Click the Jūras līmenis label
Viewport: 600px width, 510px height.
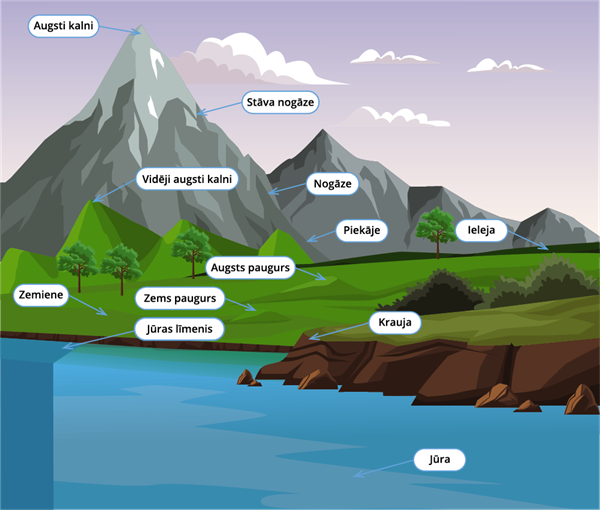pos(179,328)
